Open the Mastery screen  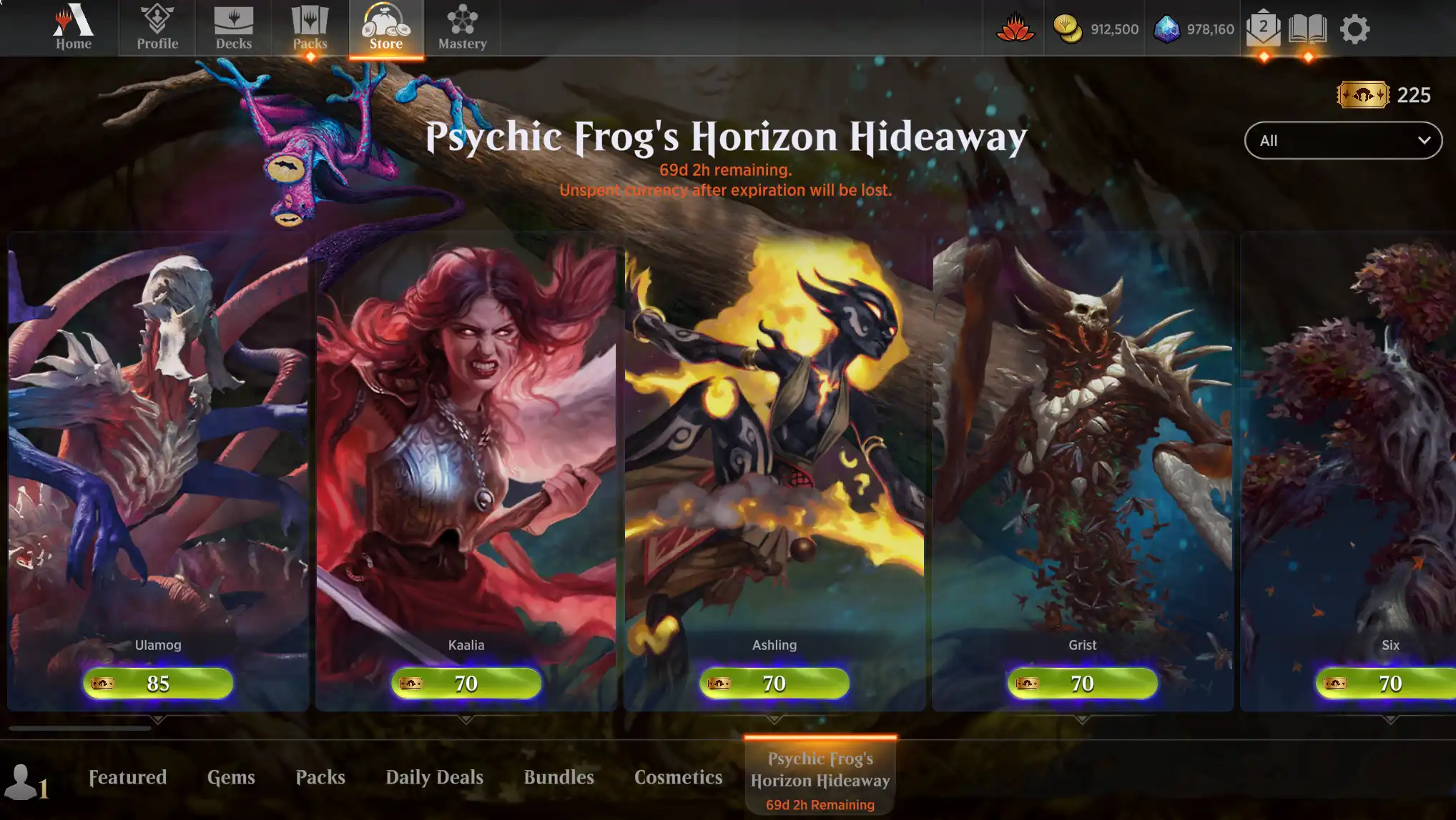tap(462, 29)
